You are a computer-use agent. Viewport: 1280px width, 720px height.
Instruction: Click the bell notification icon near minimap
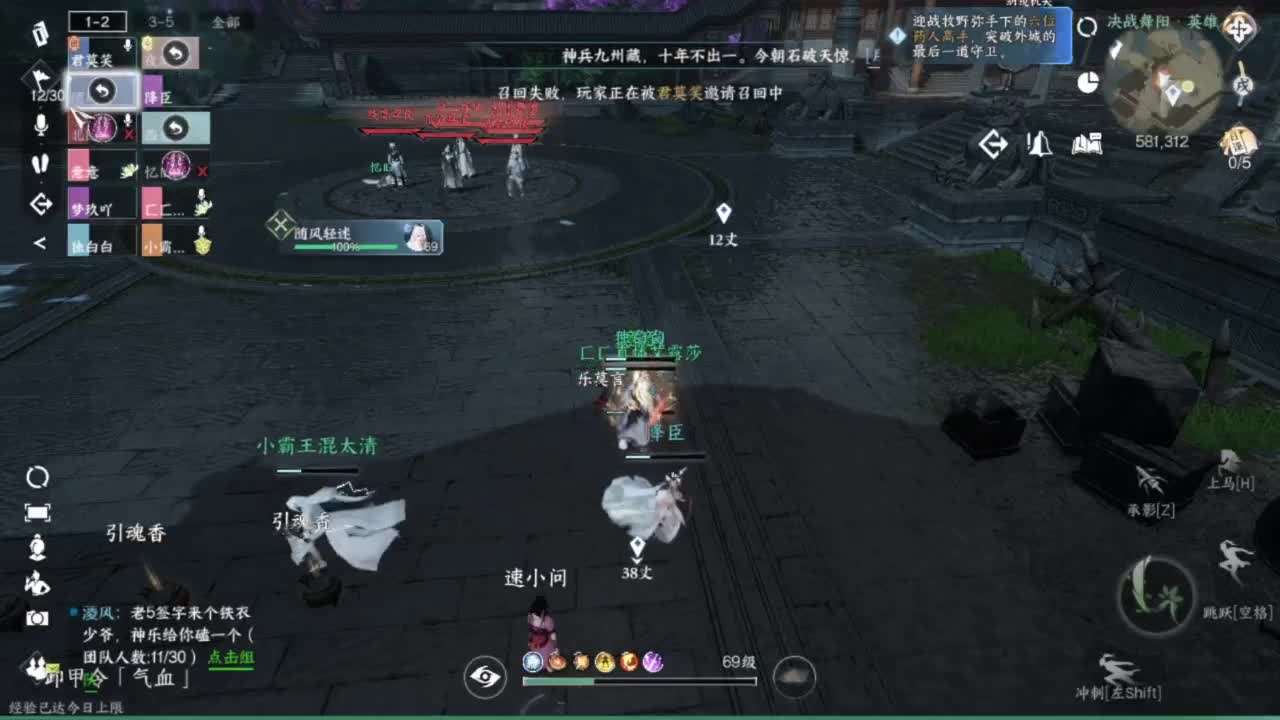pos(1040,145)
